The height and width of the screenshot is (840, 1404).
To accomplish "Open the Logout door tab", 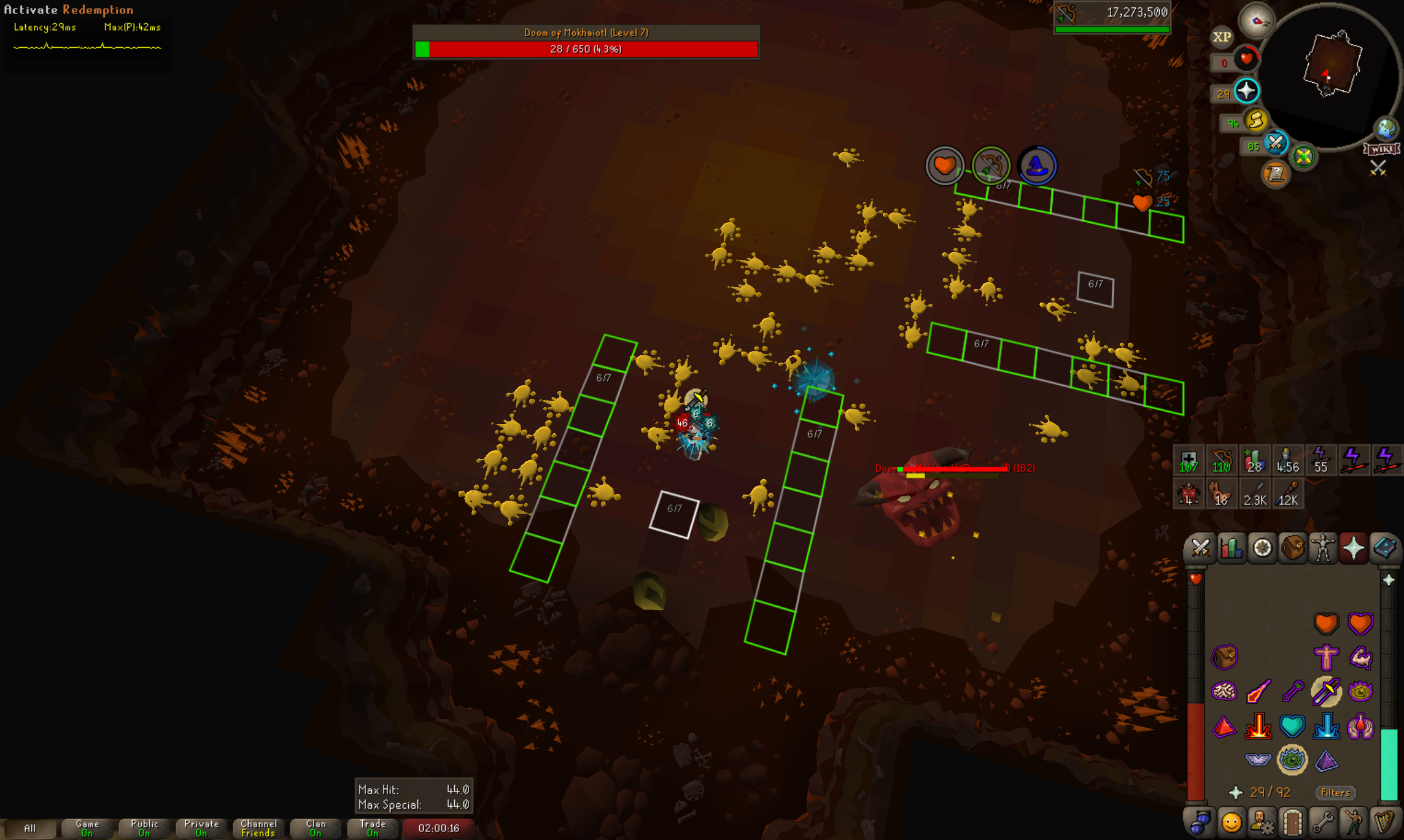I will pyautogui.click(x=1292, y=822).
